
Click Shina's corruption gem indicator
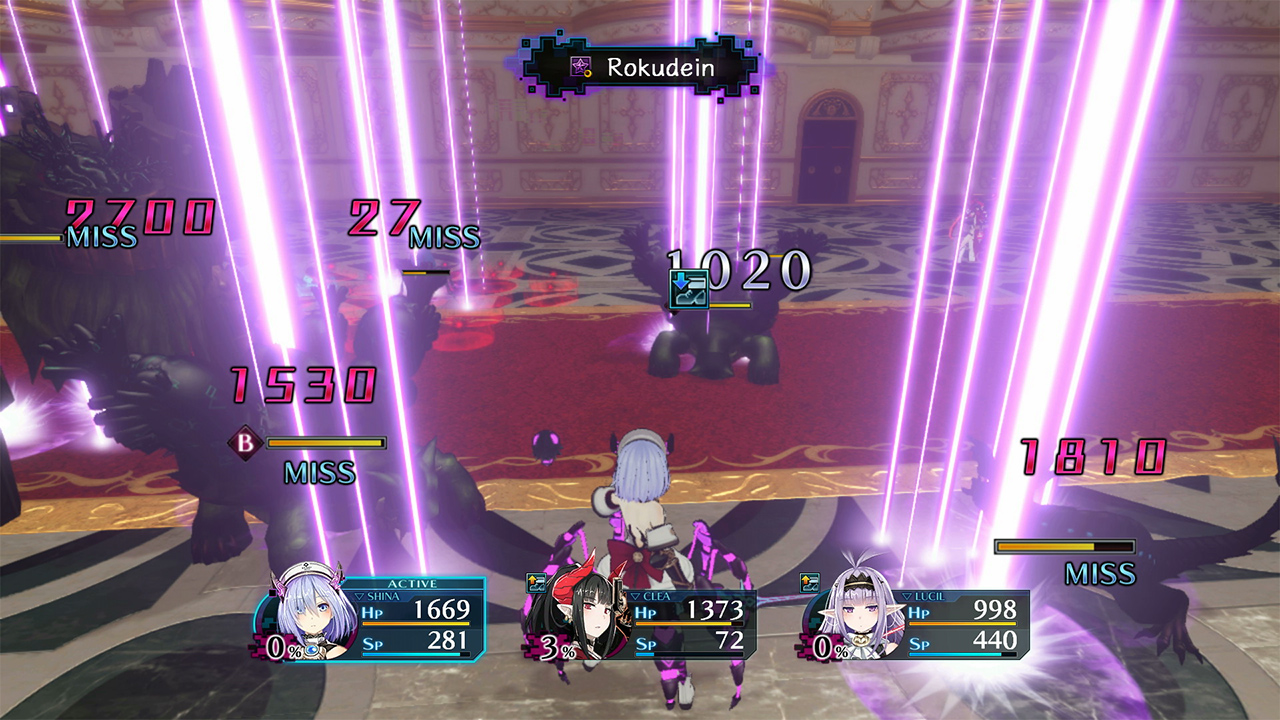coord(313,650)
